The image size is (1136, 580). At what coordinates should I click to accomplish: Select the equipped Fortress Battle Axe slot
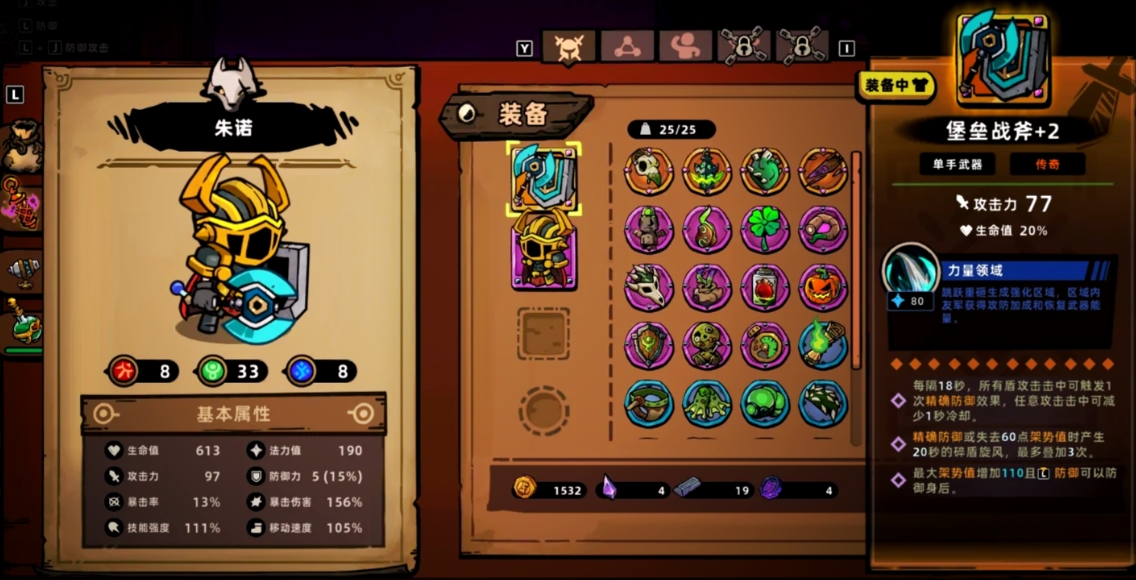point(544,177)
